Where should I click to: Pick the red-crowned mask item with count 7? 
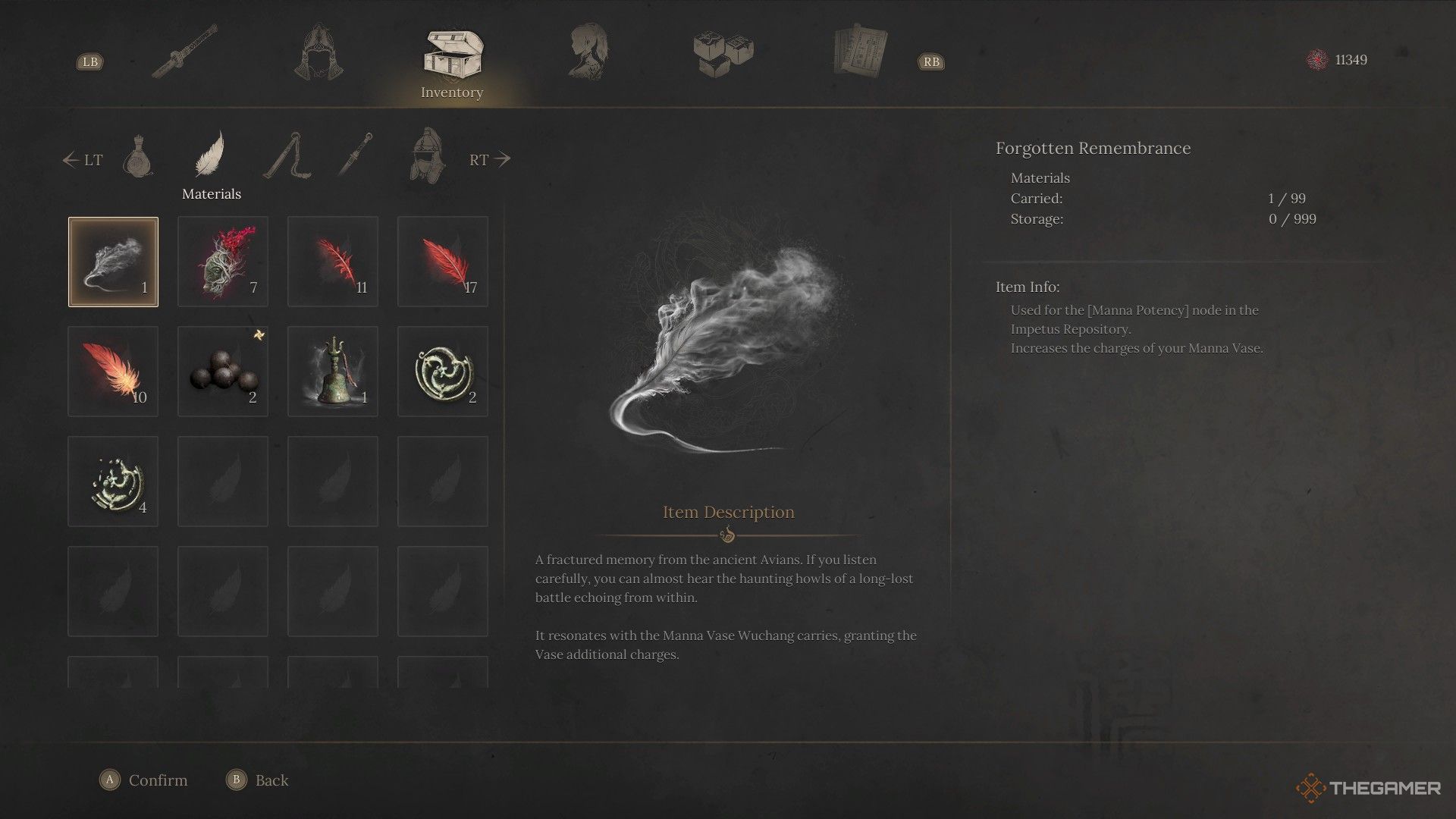point(223,262)
